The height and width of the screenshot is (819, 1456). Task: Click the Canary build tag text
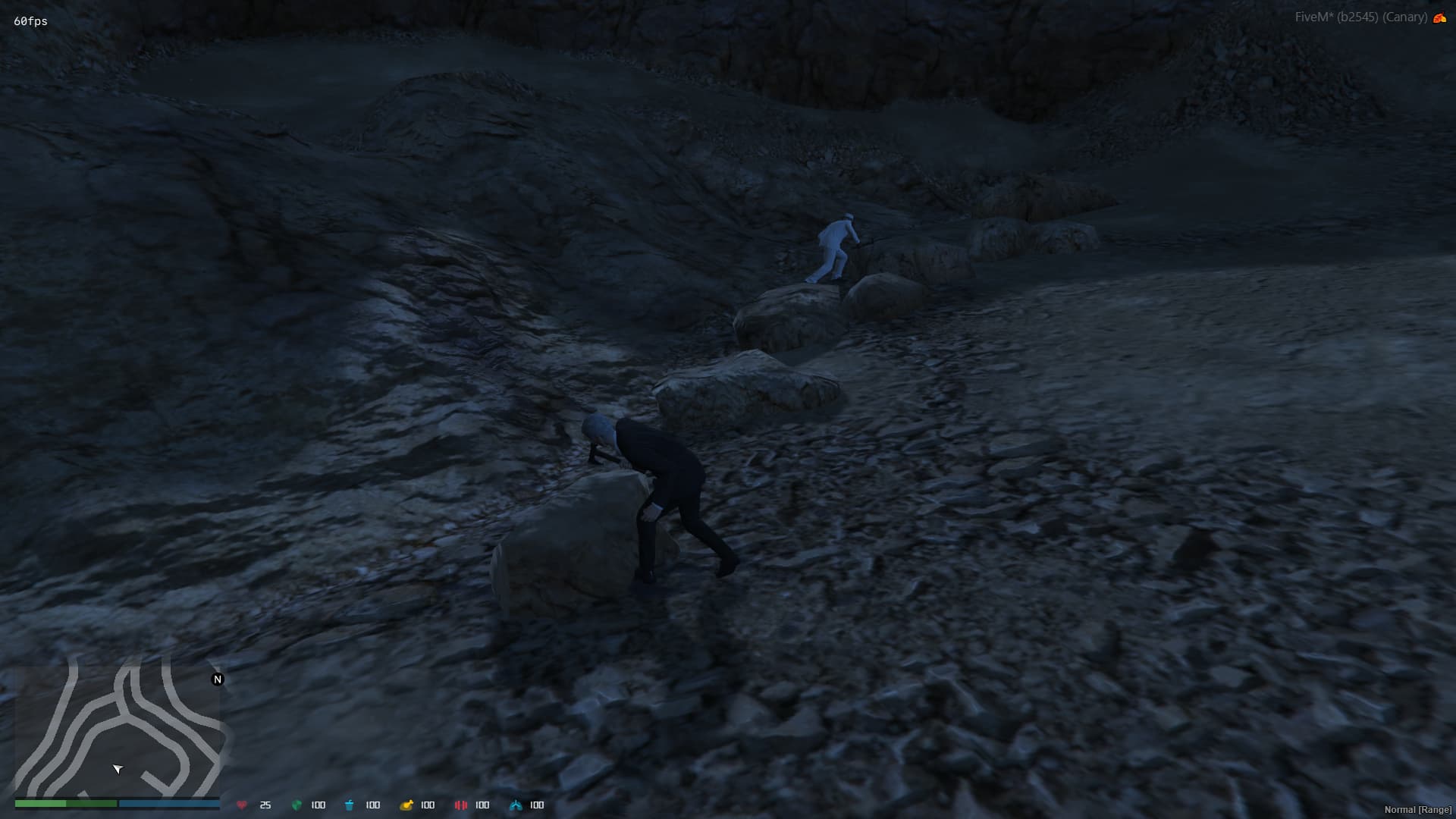pos(1407,15)
